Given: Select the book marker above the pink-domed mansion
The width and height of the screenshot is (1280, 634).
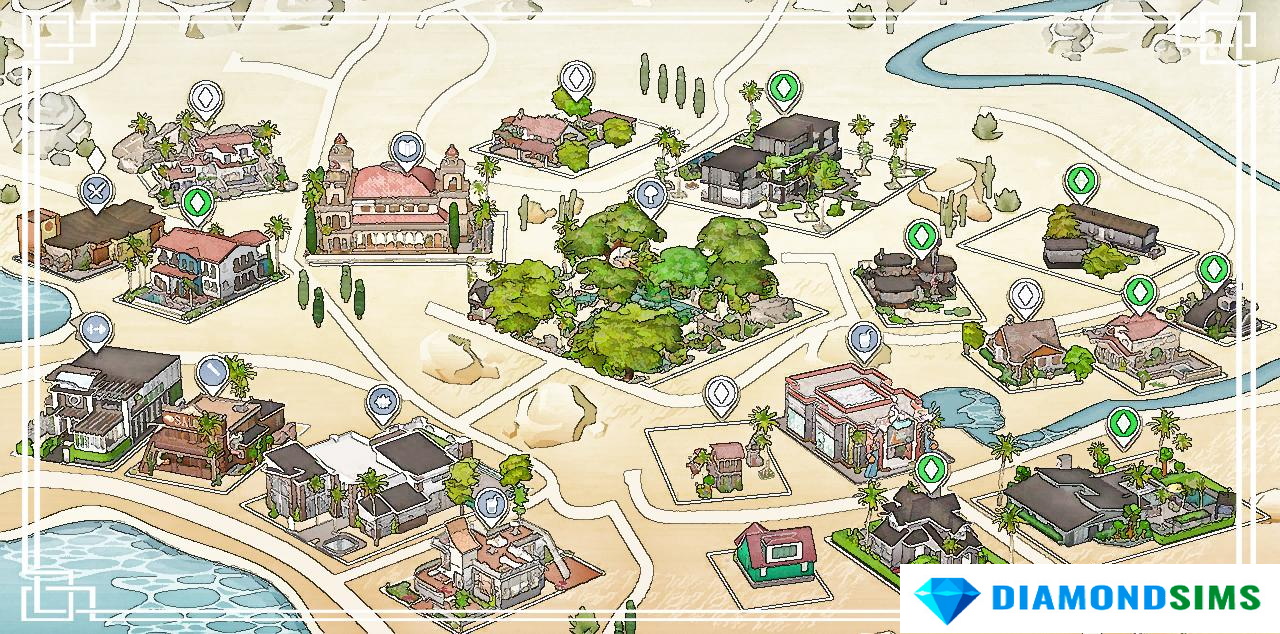Looking at the screenshot, I should pyautogui.click(x=406, y=150).
